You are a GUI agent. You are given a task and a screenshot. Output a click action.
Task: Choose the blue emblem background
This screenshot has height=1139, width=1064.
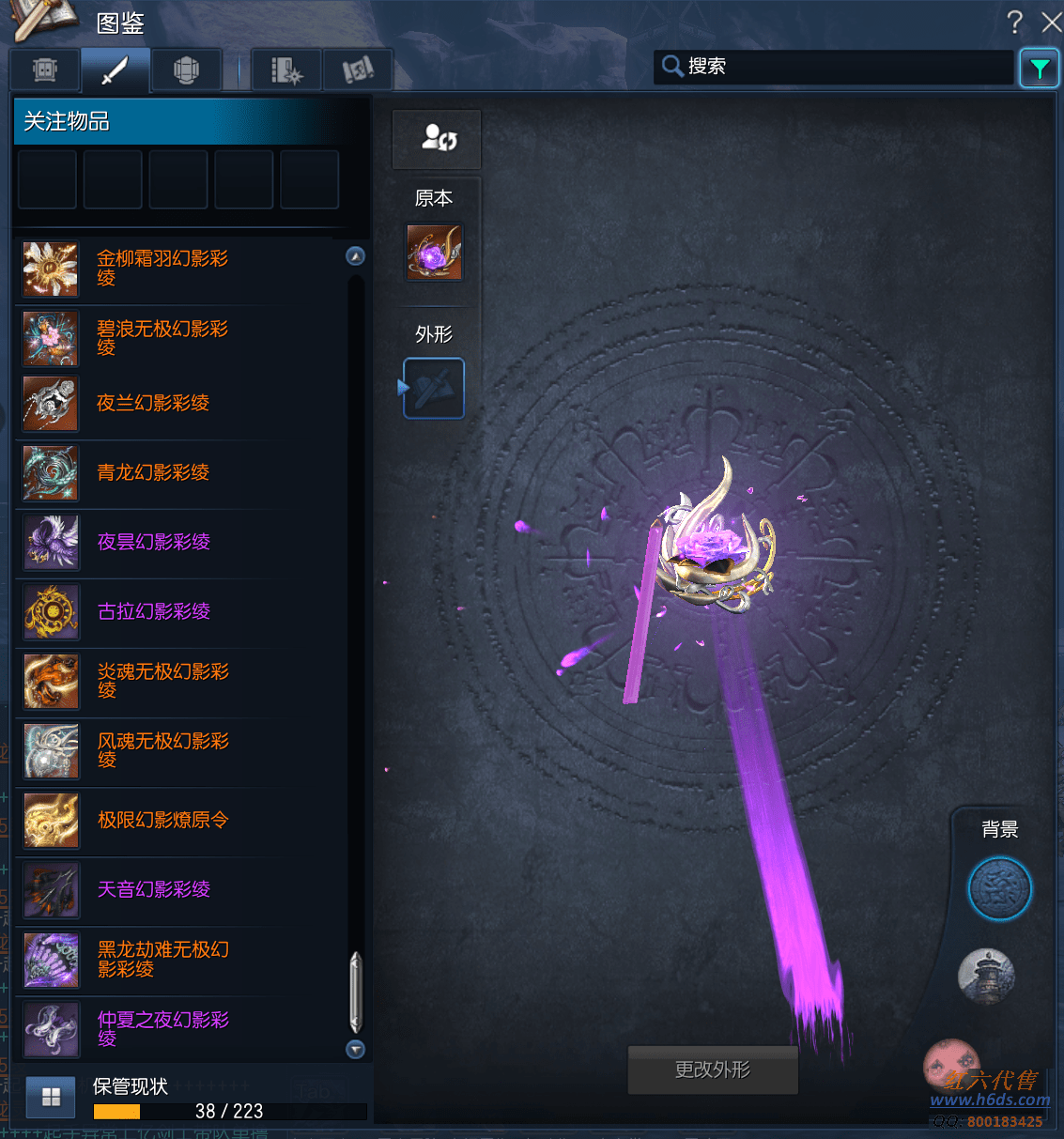[1000, 888]
